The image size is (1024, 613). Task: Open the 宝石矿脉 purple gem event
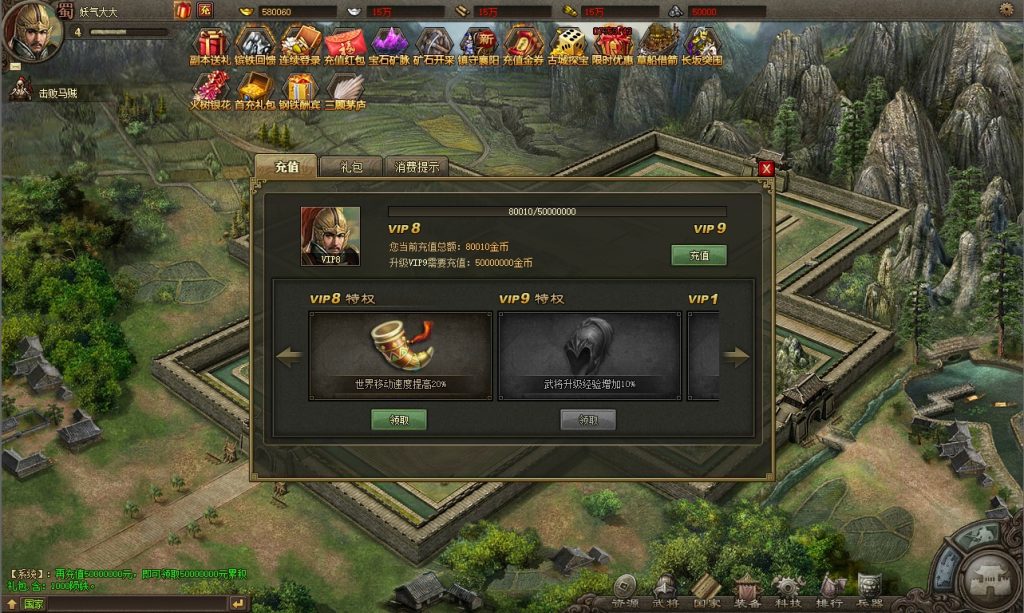coord(389,46)
